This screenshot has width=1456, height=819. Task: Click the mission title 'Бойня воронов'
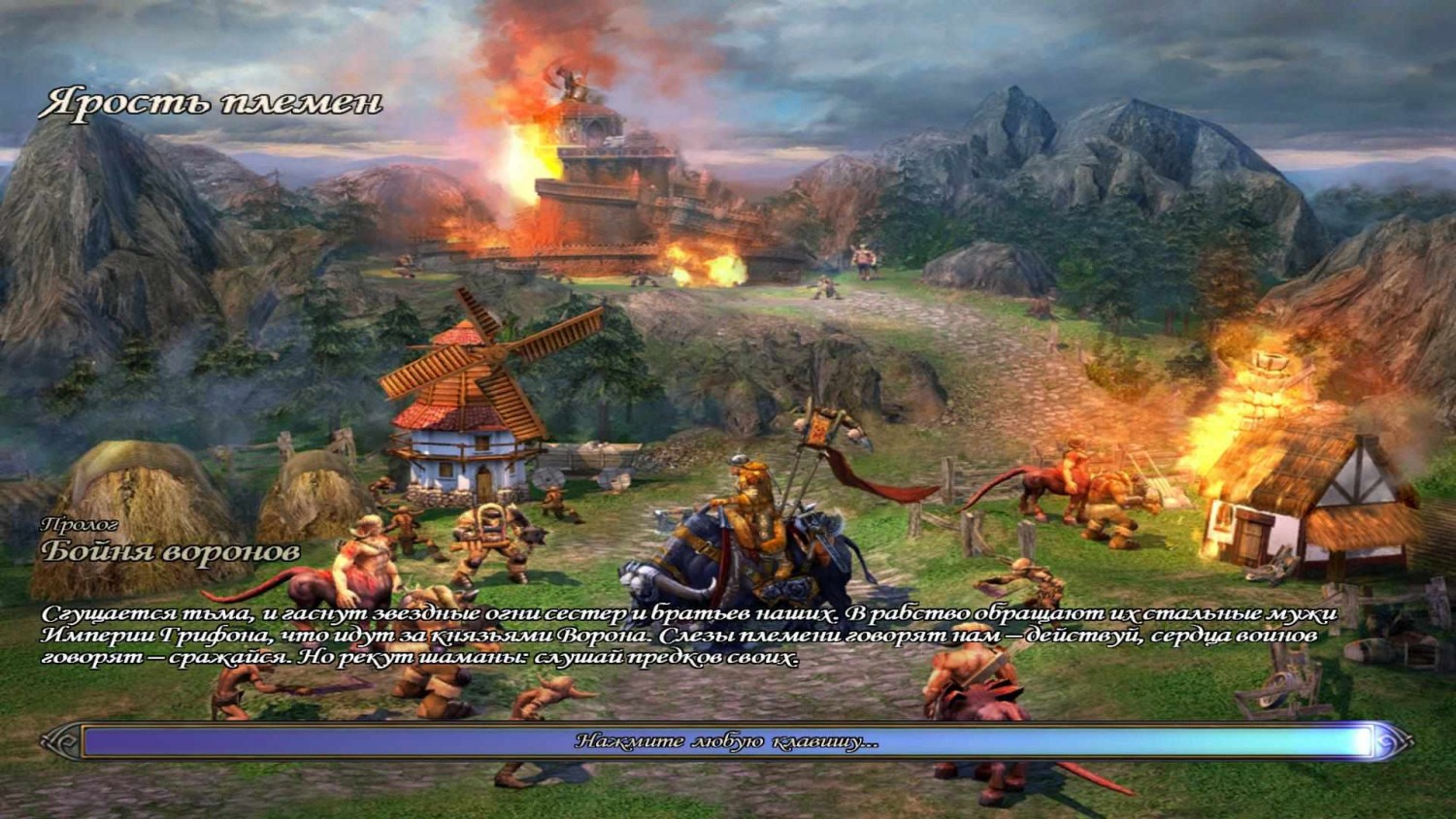tap(170, 555)
